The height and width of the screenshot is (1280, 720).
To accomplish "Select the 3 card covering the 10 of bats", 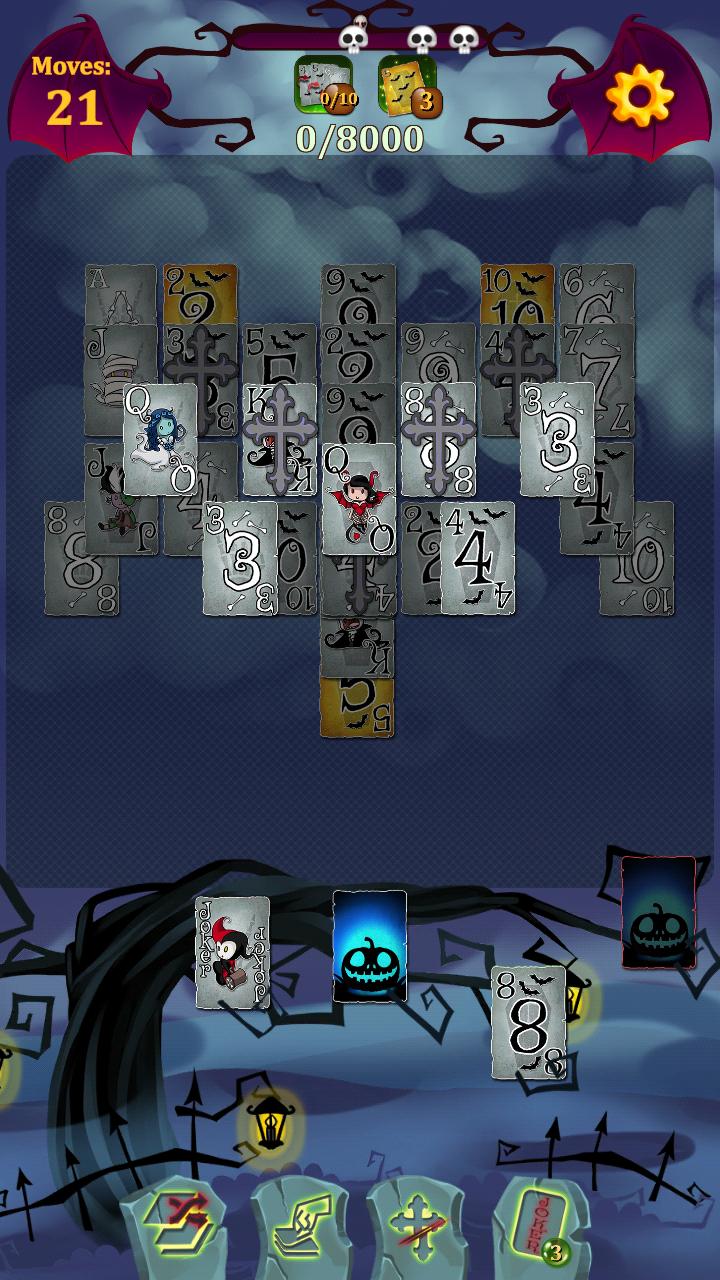I will 240,558.
